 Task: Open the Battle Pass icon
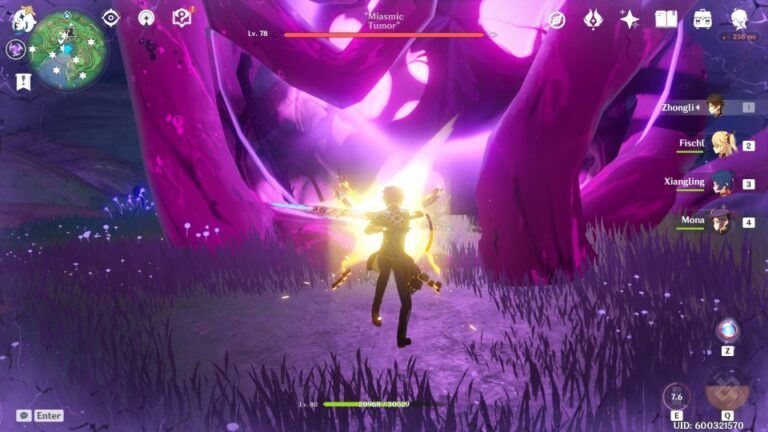pyautogui.click(x=593, y=19)
